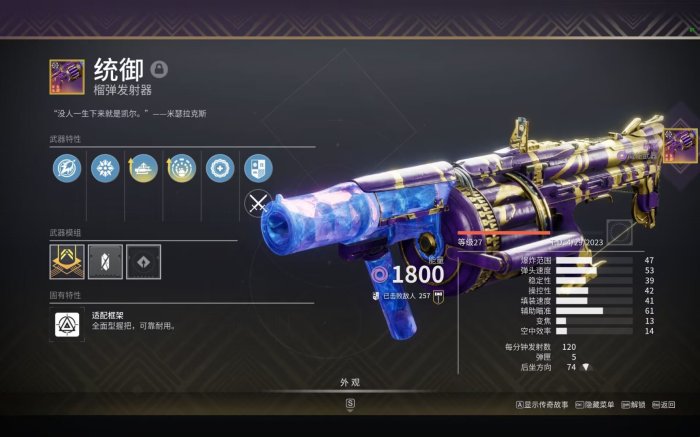This screenshot has height=437, width=700.
Task: Choose the blue shield-shaped perk icon
Action: pyautogui.click(x=257, y=167)
